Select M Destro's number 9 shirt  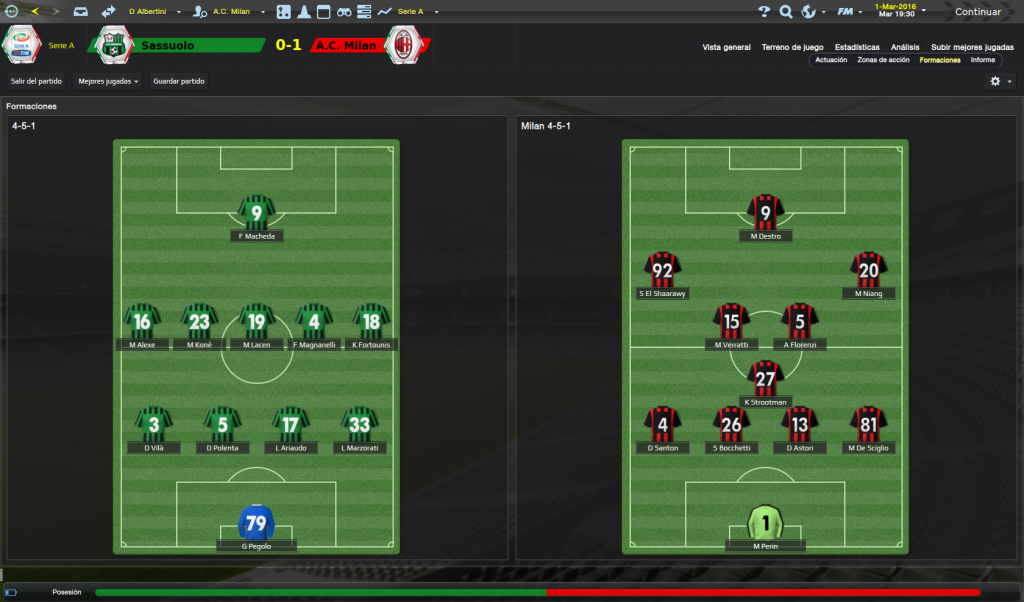[766, 213]
